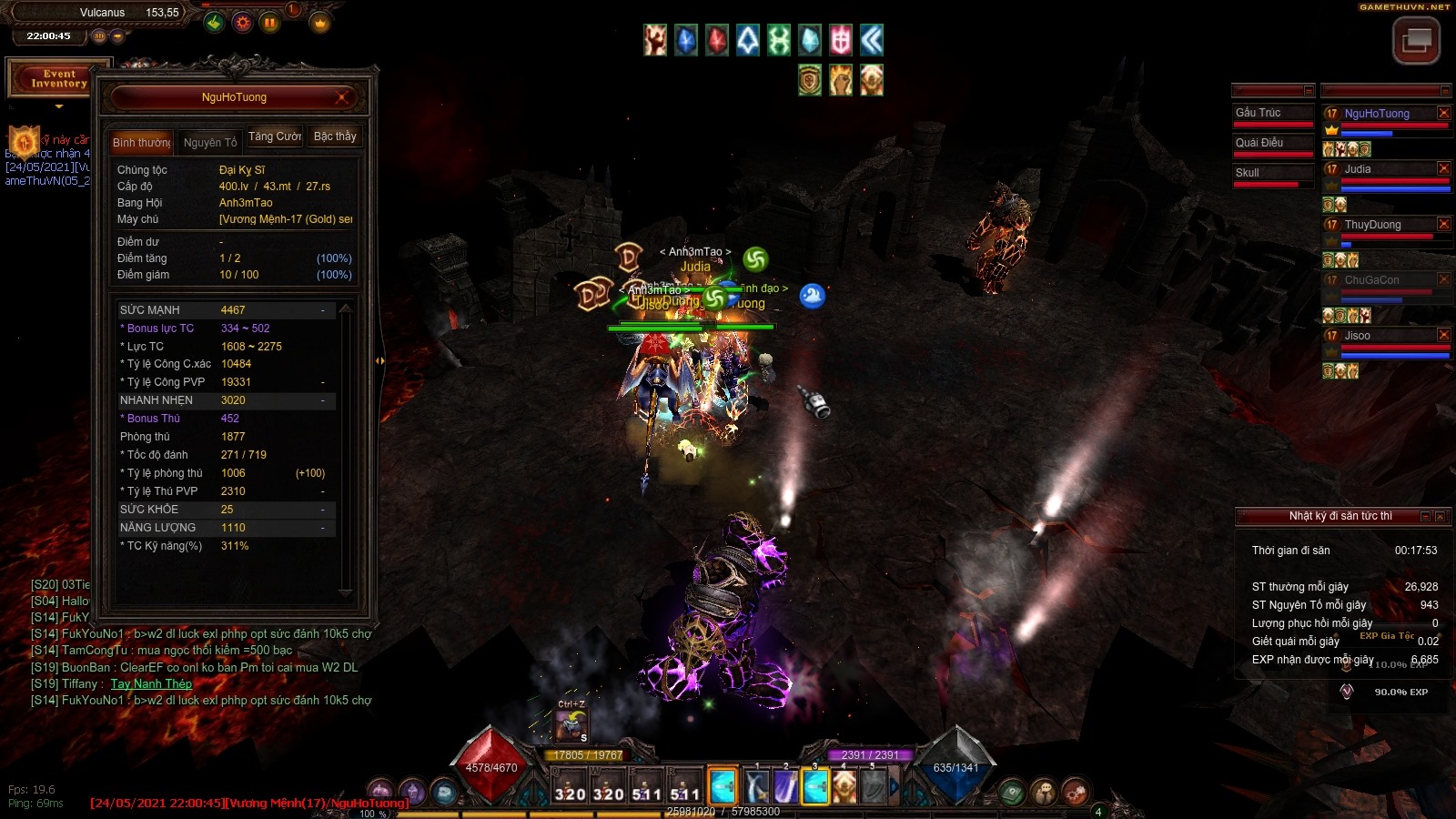Click the Ctrl+Z pet icon
Screen dimensions: 1456x819
click(x=571, y=725)
